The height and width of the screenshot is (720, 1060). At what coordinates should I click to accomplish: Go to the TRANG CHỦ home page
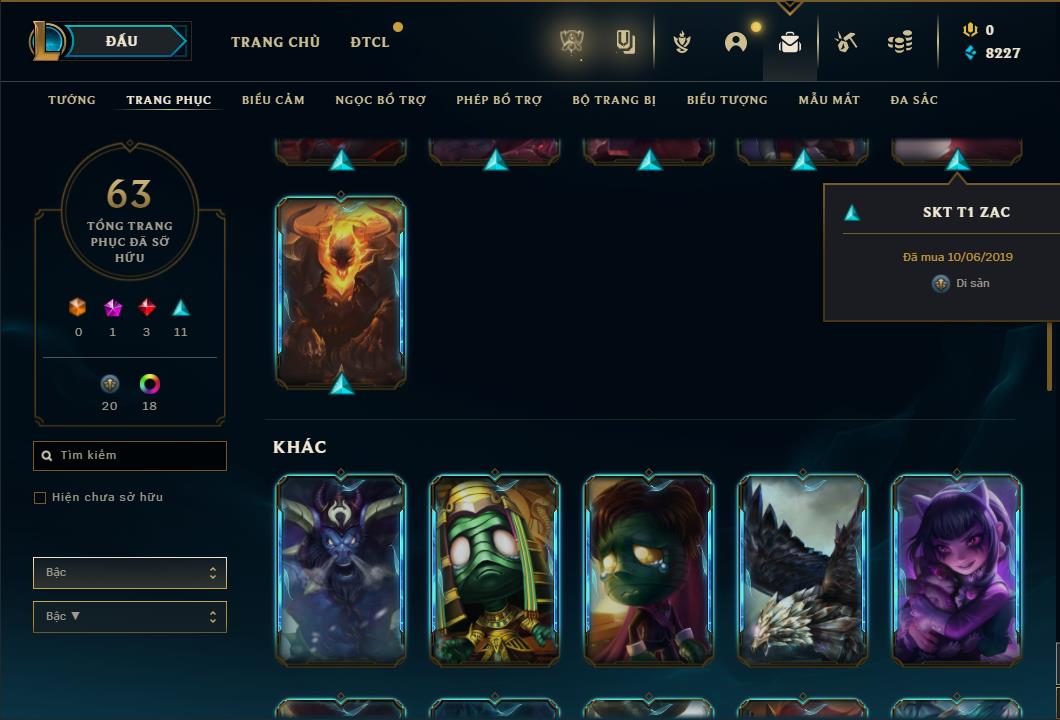click(275, 42)
